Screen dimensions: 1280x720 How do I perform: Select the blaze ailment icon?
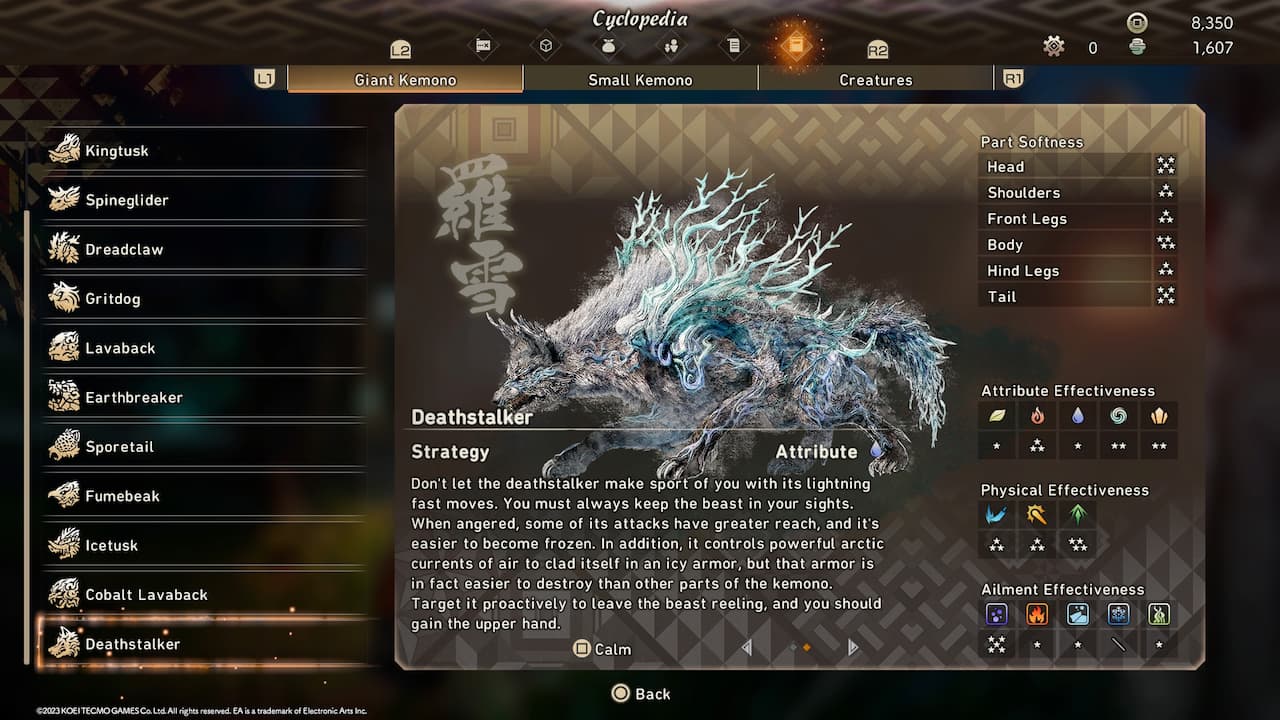[x=1037, y=615]
